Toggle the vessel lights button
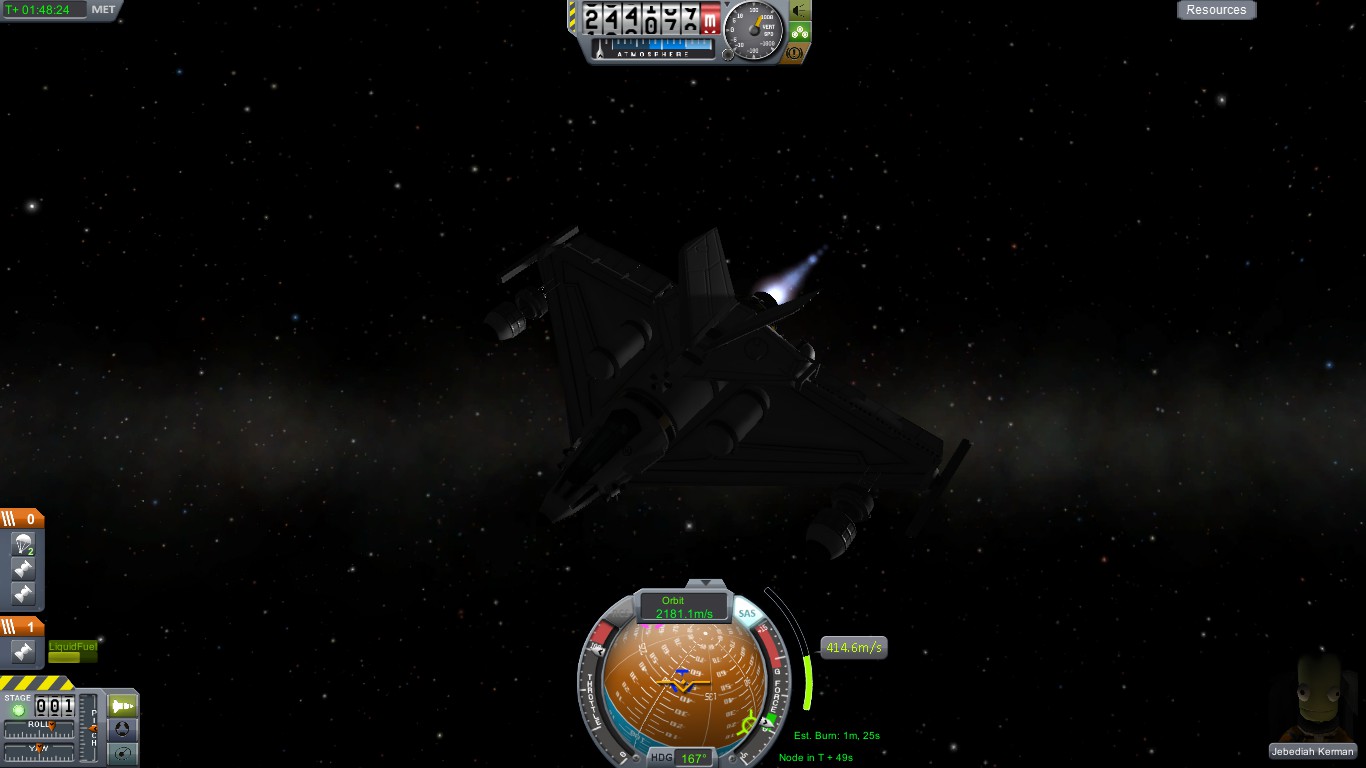1366x768 pixels. 800,10
